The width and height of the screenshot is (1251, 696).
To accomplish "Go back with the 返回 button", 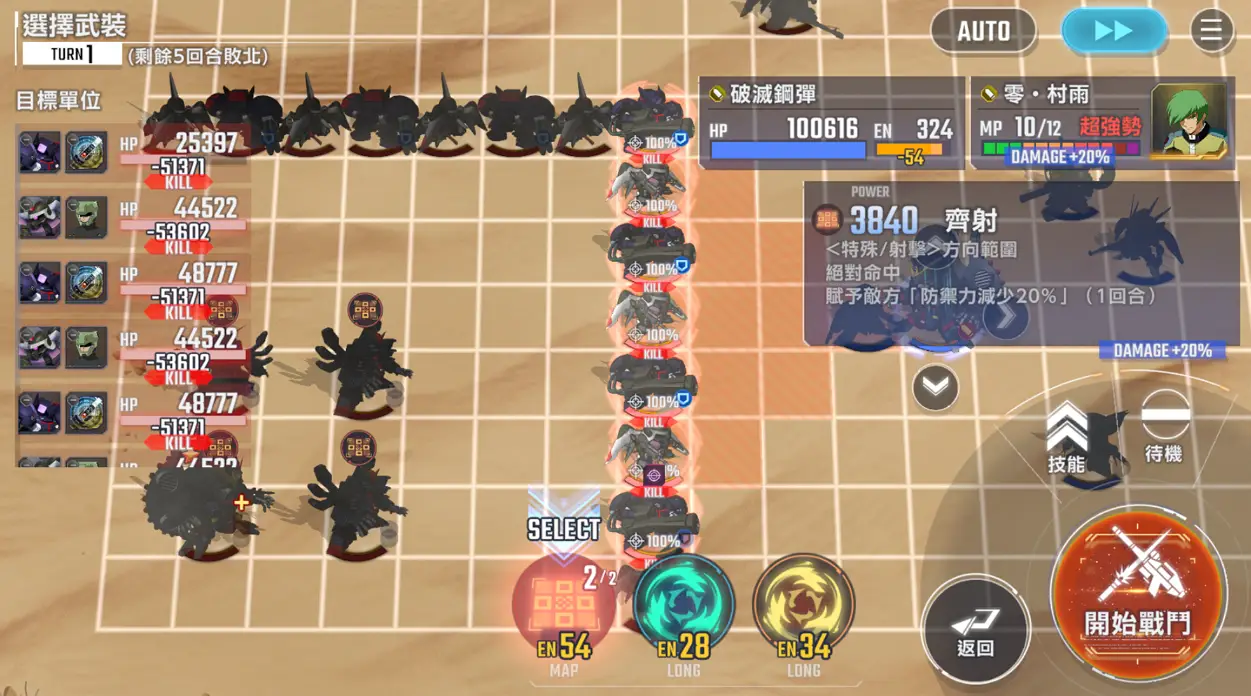I will click(x=975, y=630).
